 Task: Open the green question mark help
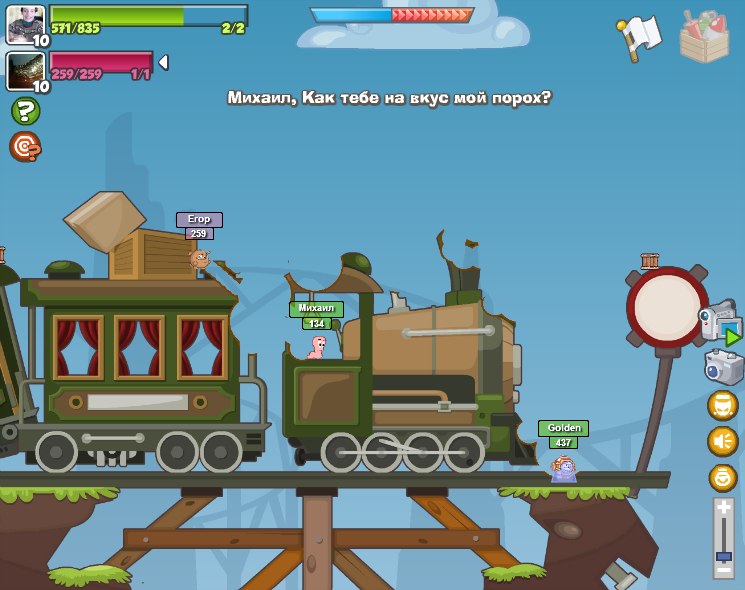(x=25, y=111)
